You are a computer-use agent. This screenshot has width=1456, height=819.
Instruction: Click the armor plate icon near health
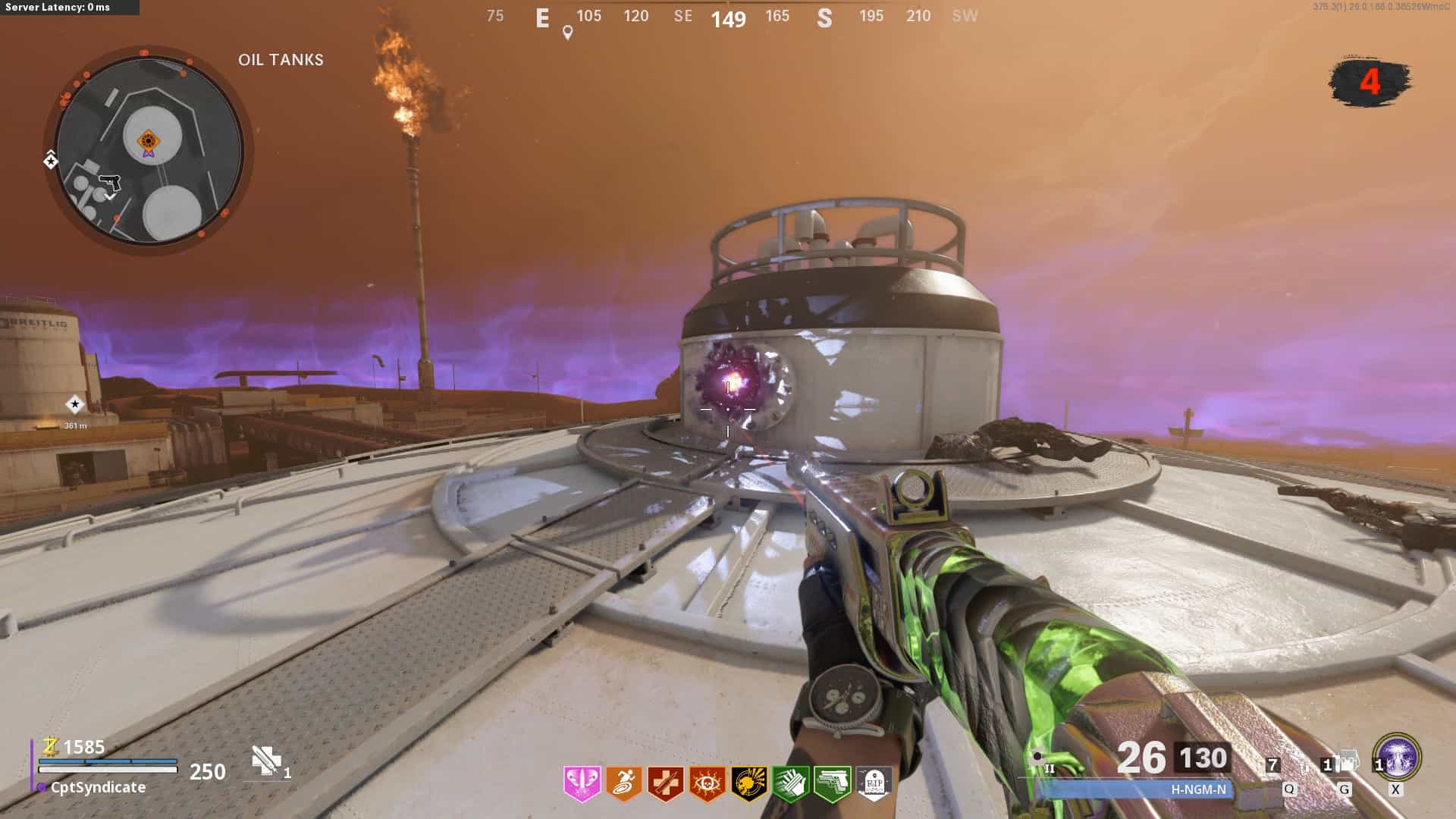266,761
